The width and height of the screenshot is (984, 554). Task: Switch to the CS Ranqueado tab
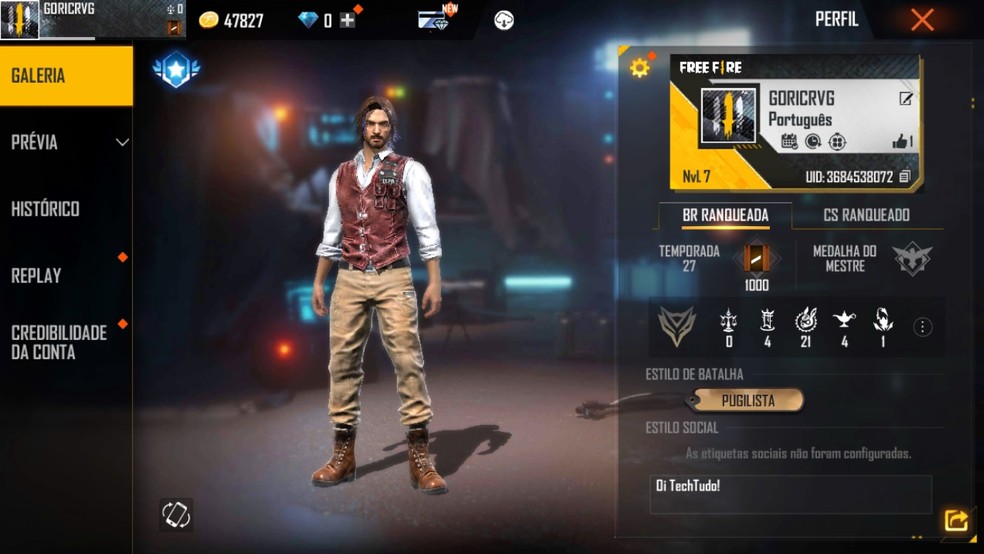pos(866,215)
